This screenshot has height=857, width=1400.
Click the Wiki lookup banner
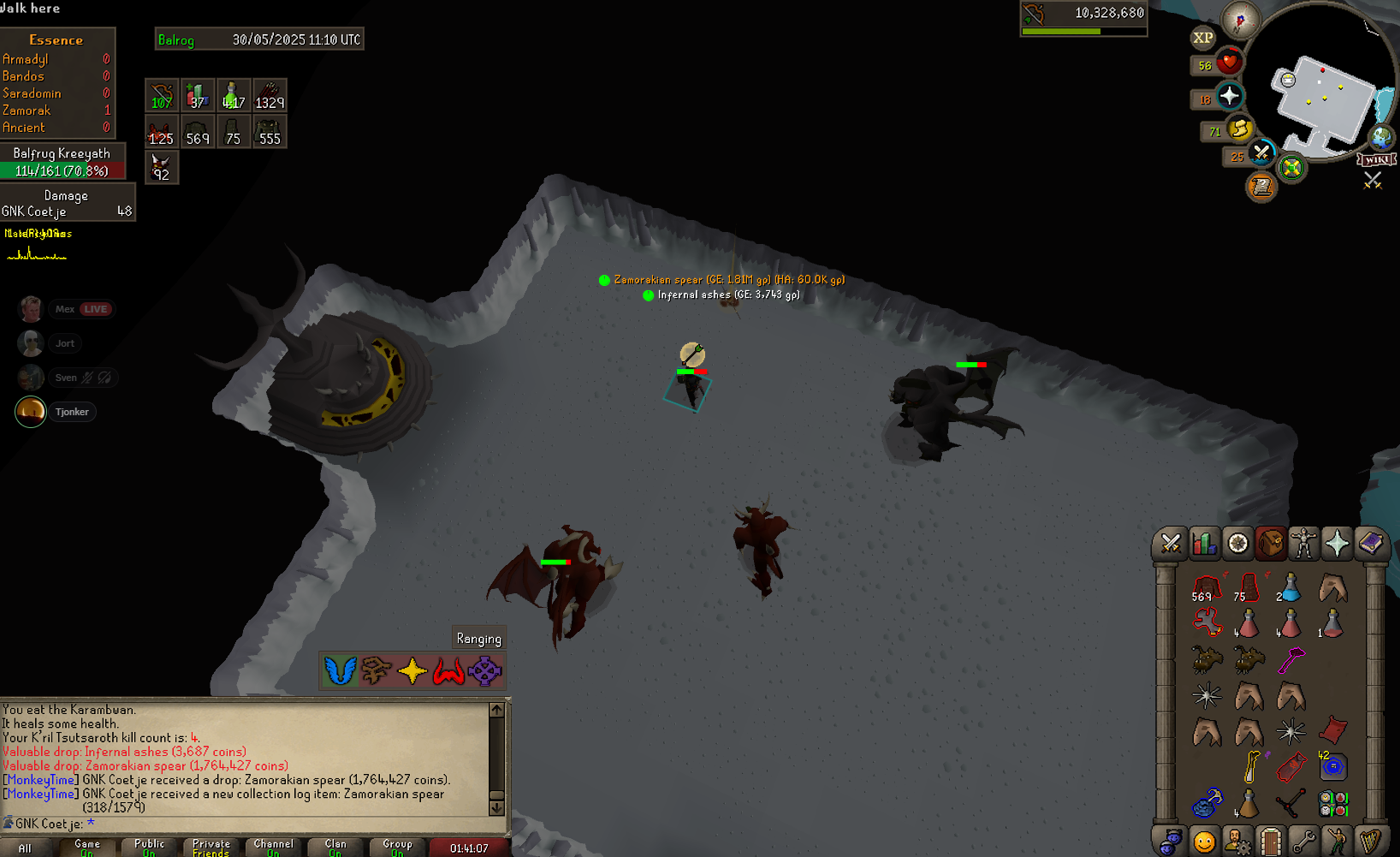1377,160
